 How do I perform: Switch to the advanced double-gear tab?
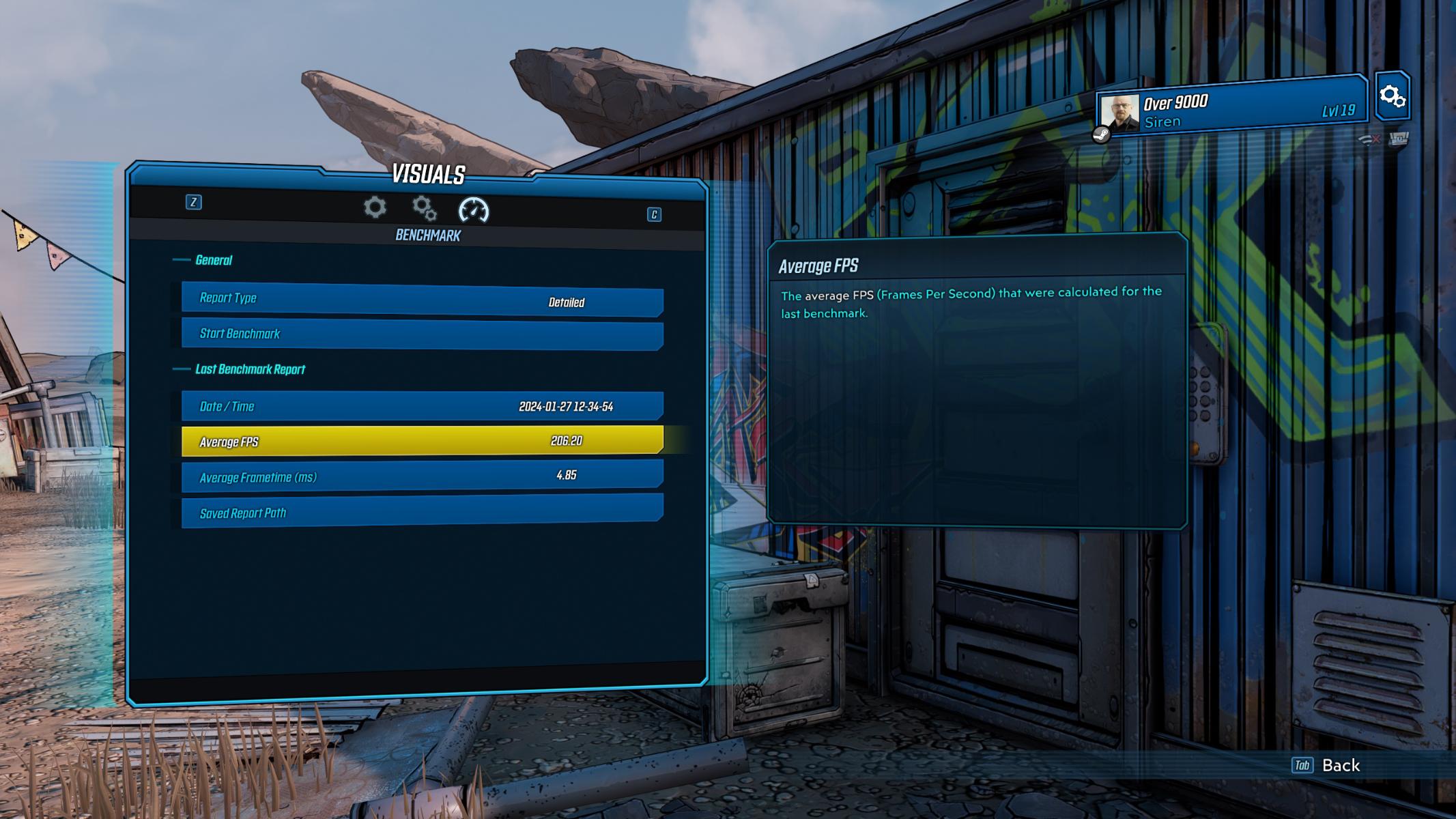pos(424,208)
